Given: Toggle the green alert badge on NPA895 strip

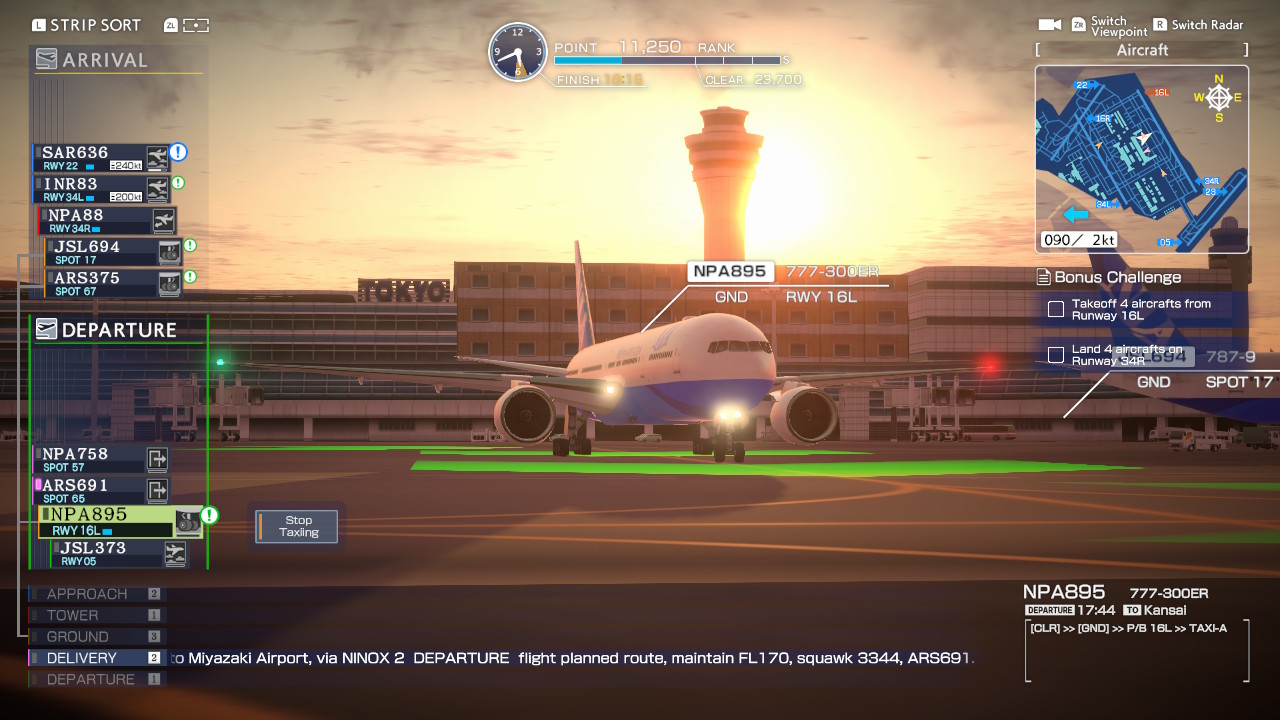Looking at the screenshot, I should (209, 513).
